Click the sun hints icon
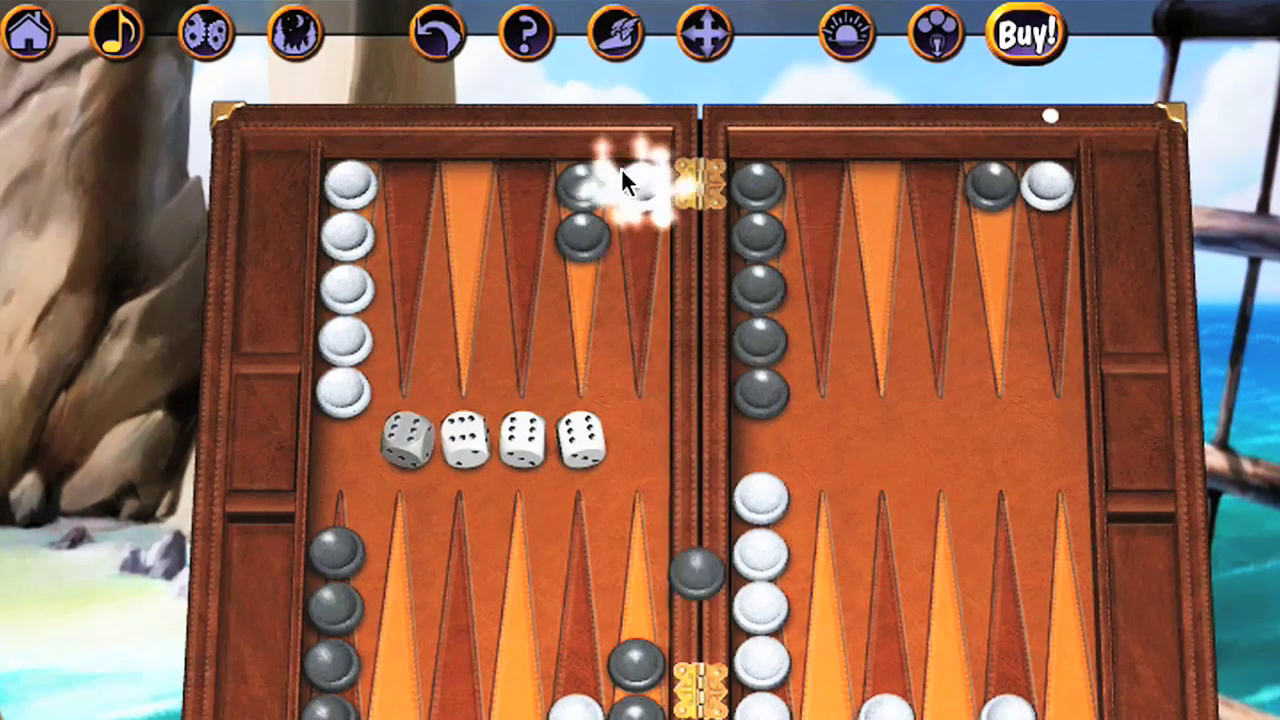 click(x=846, y=33)
